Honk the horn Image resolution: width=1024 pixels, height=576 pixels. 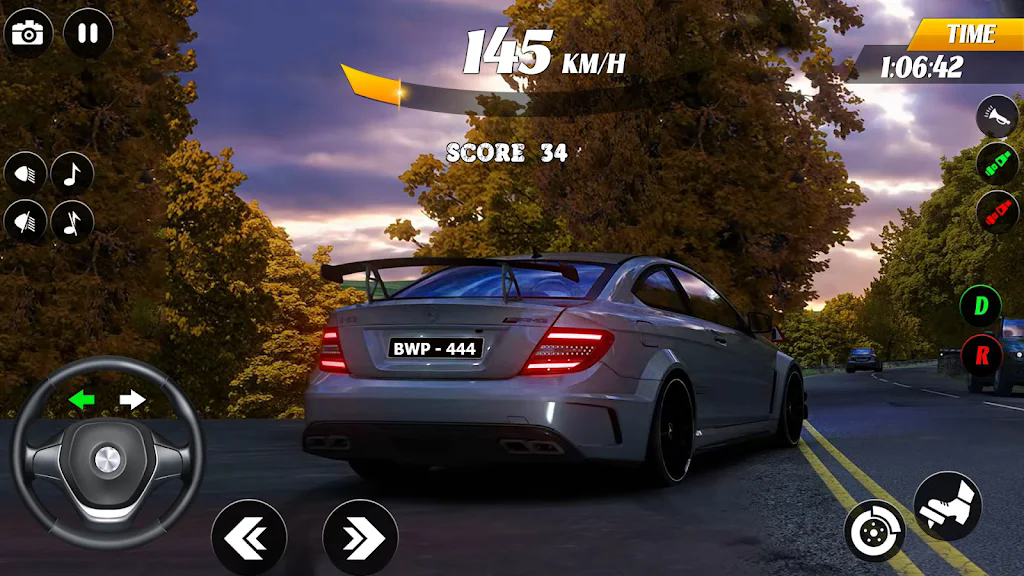(x=996, y=116)
